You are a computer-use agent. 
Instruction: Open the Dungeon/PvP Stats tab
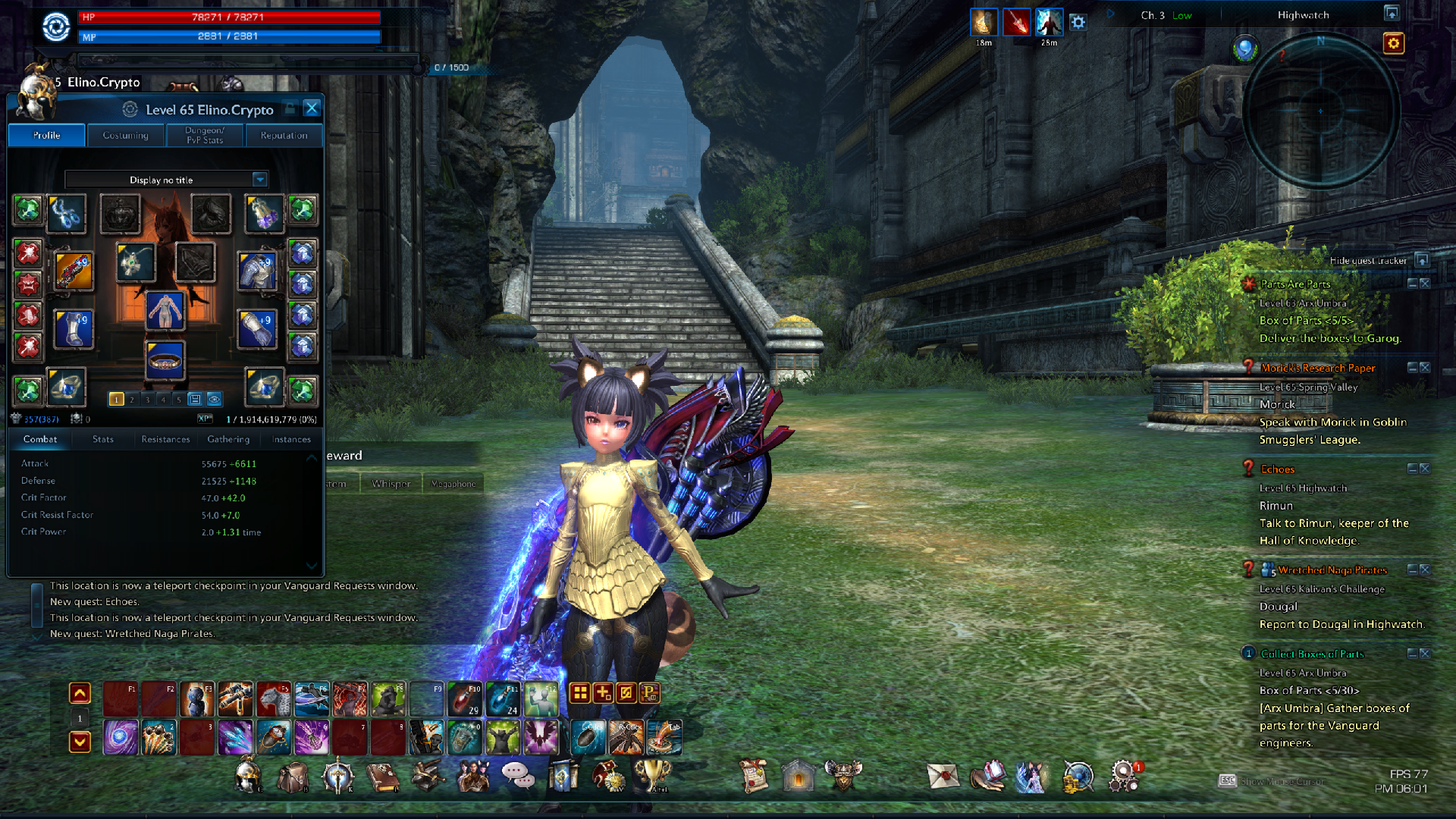205,136
